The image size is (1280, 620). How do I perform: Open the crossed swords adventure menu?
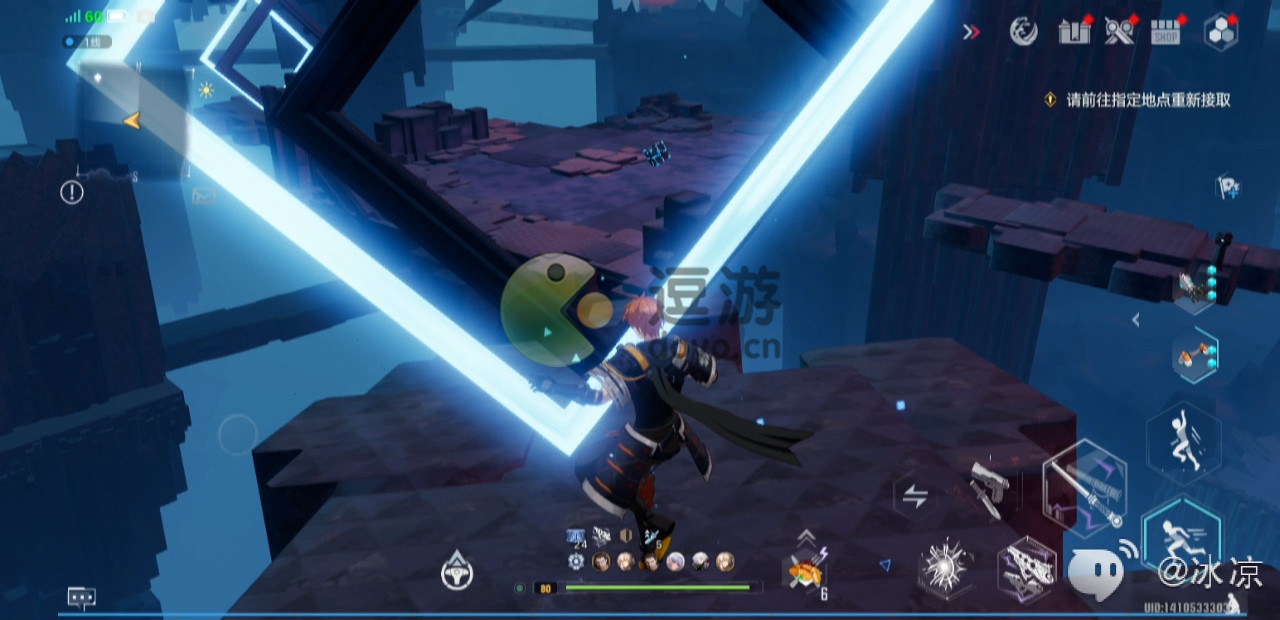click(x=1119, y=32)
